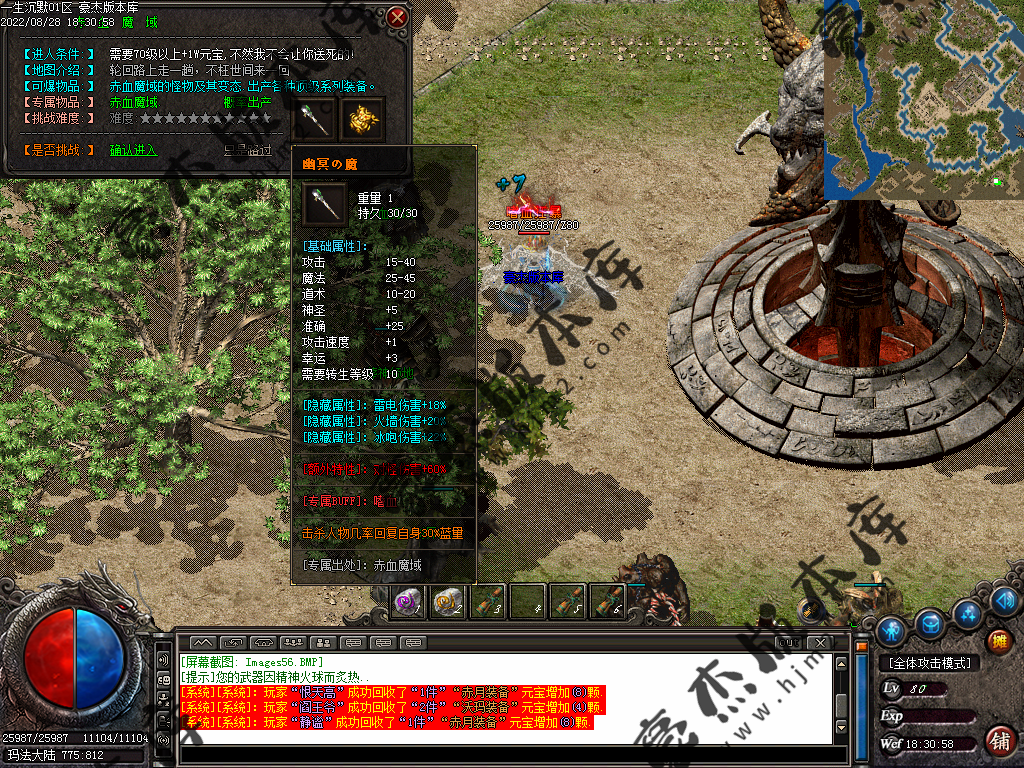Confirm entry via 确认进入 link
The width and height of the screenshot is (1024, 768).
133,150
